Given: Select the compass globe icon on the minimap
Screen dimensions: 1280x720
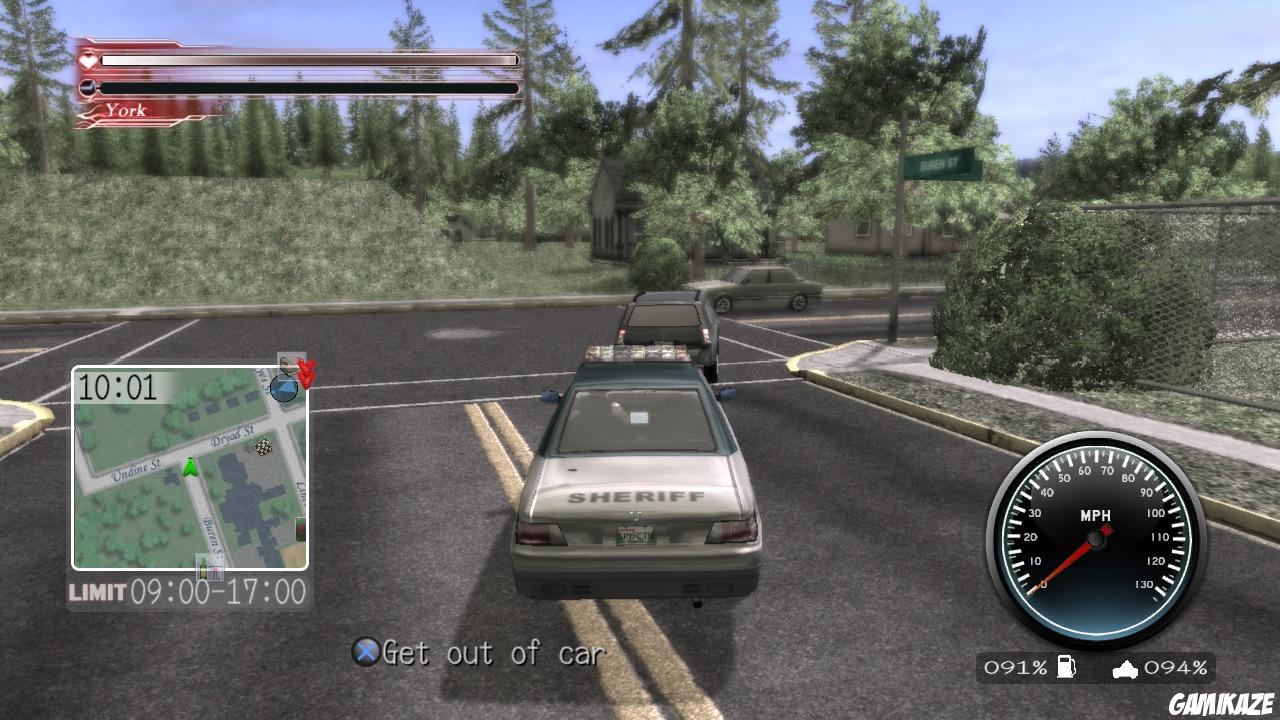Looking at the screenshot, I should 284,388.
